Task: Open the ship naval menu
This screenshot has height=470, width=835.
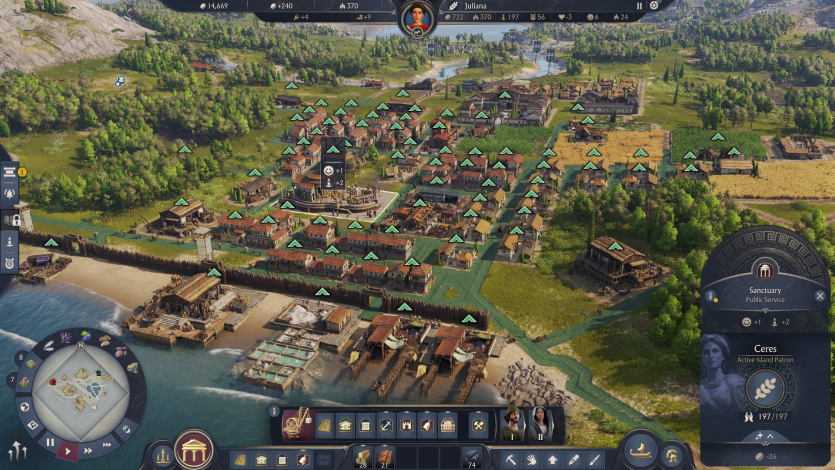Action: (x=640, y=450)
